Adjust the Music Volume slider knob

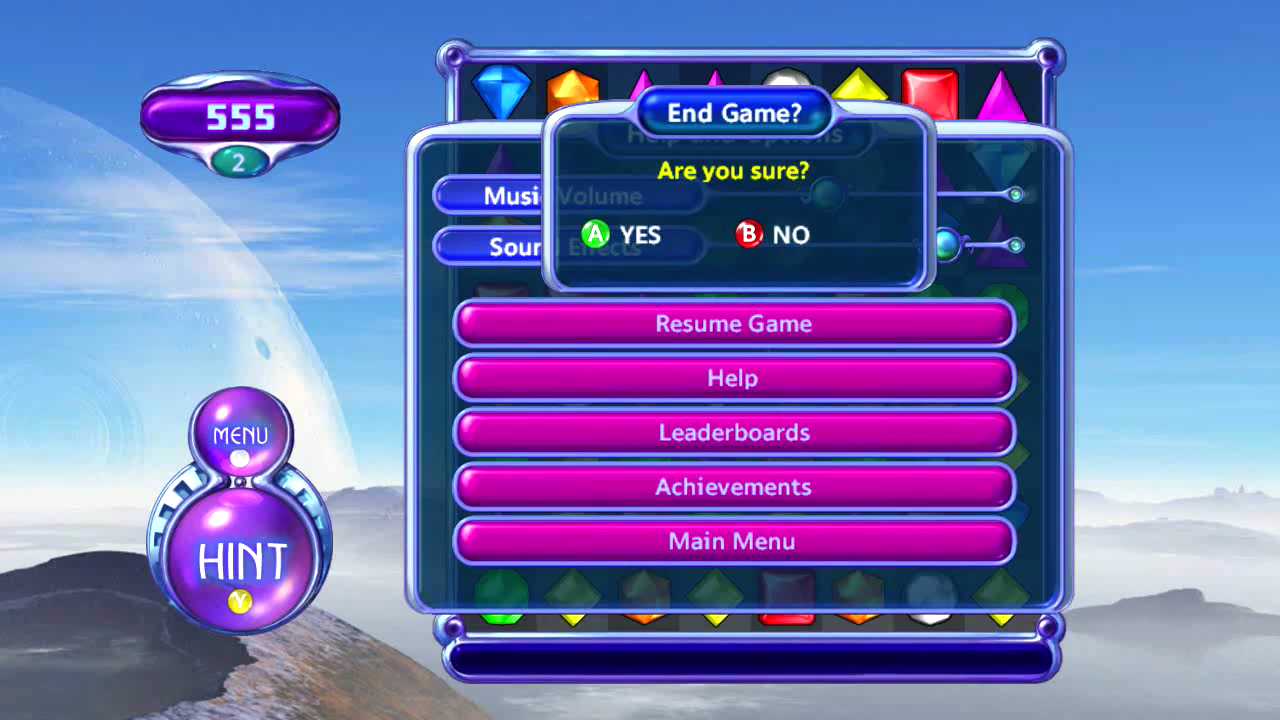tap(826, 194)
